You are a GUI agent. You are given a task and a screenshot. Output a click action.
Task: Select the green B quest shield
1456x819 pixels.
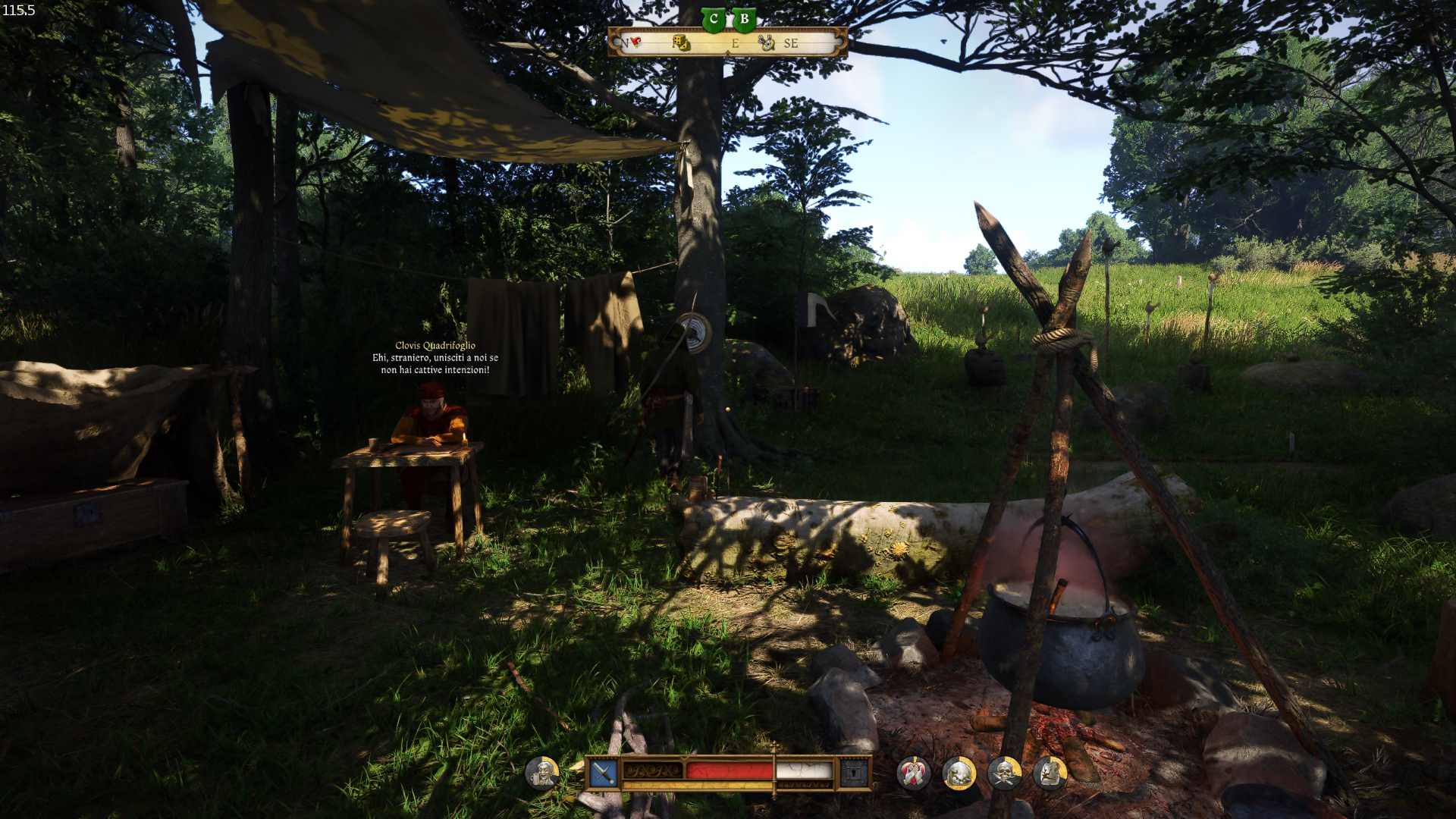pos(745,20)
